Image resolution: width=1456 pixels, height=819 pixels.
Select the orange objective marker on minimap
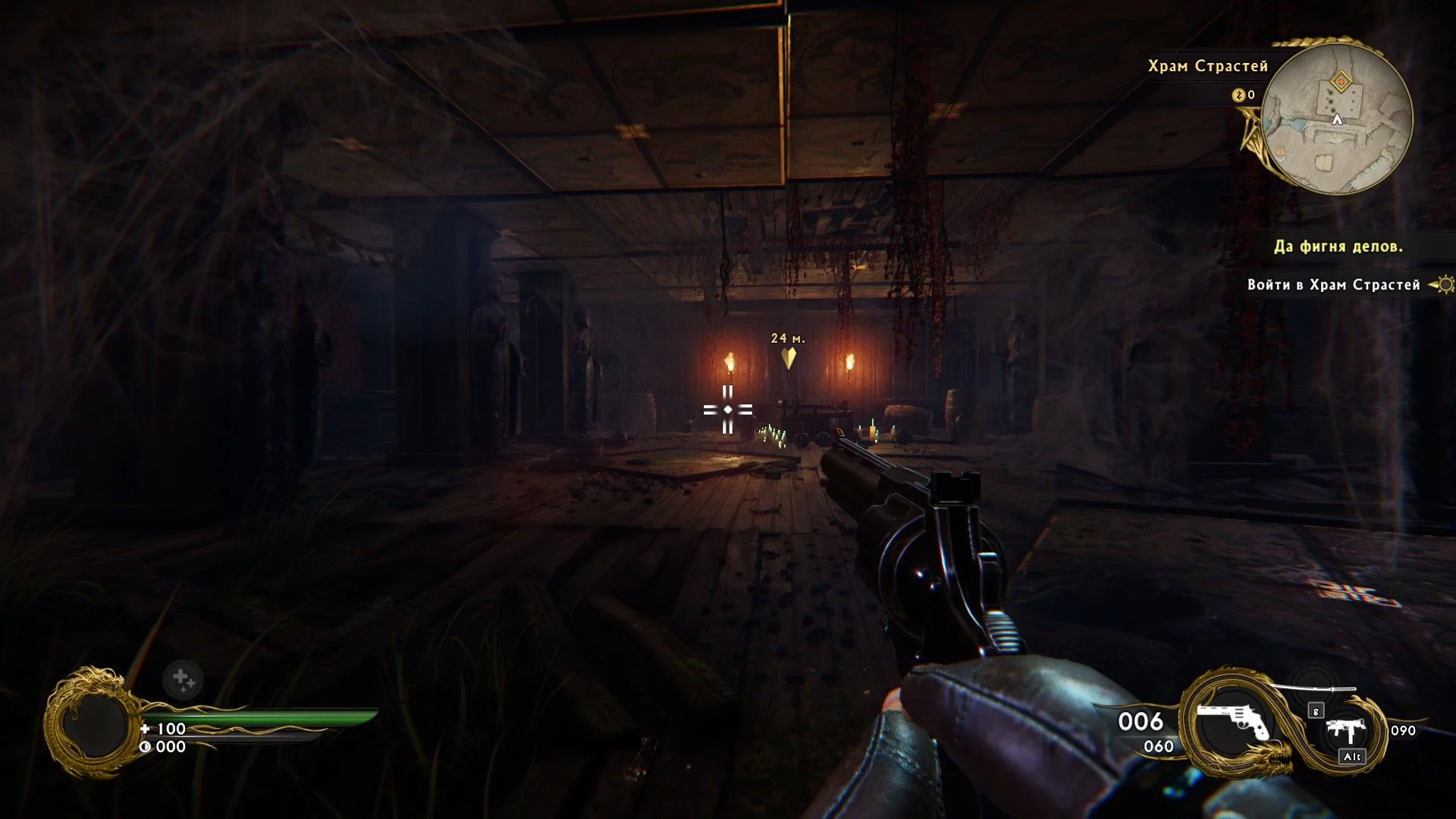coord(1341,81)
